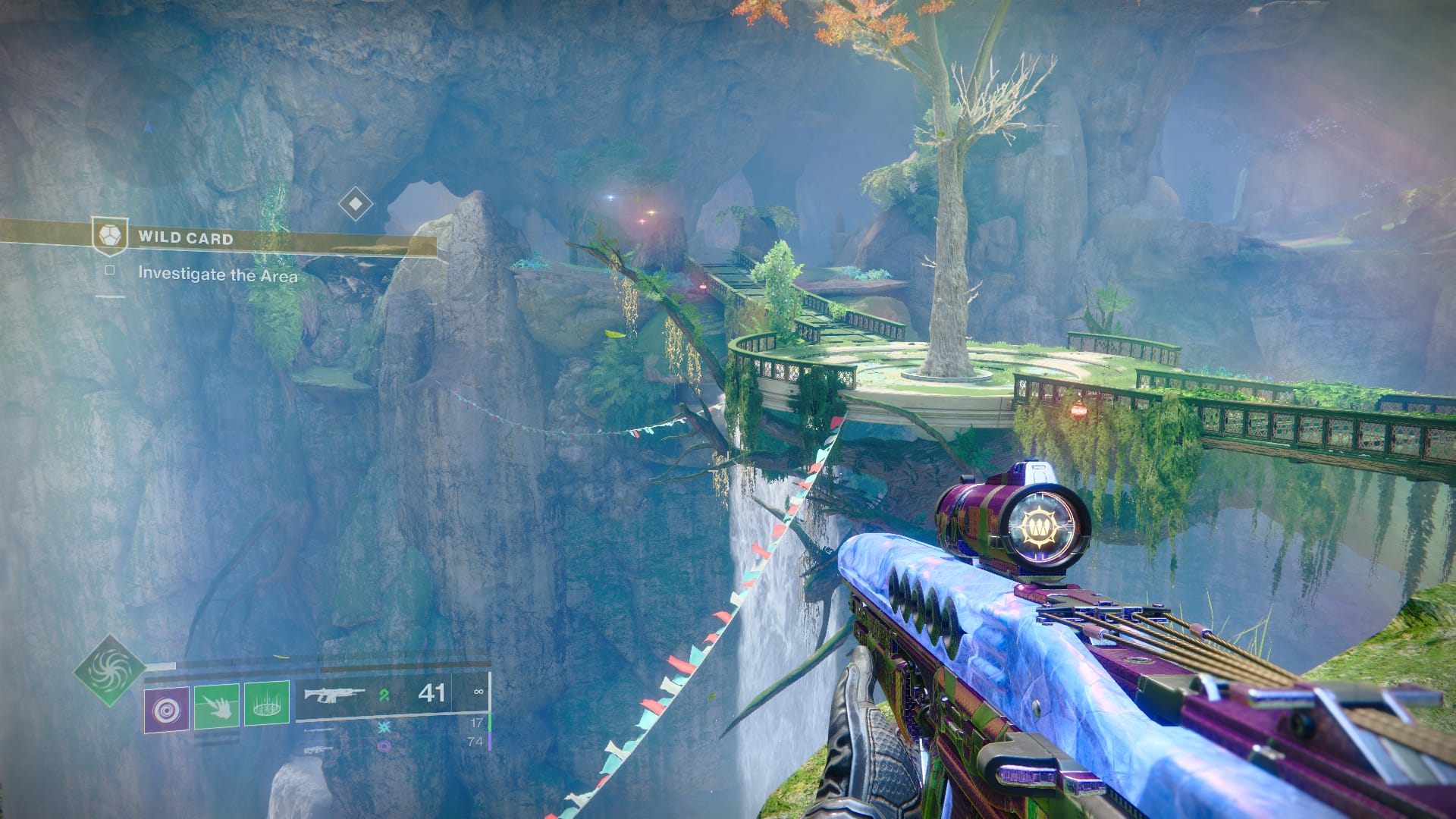Open the Wild Card quest tracker
The height and width of the screenshot is (819, 1456).
[x=185, y=238]
